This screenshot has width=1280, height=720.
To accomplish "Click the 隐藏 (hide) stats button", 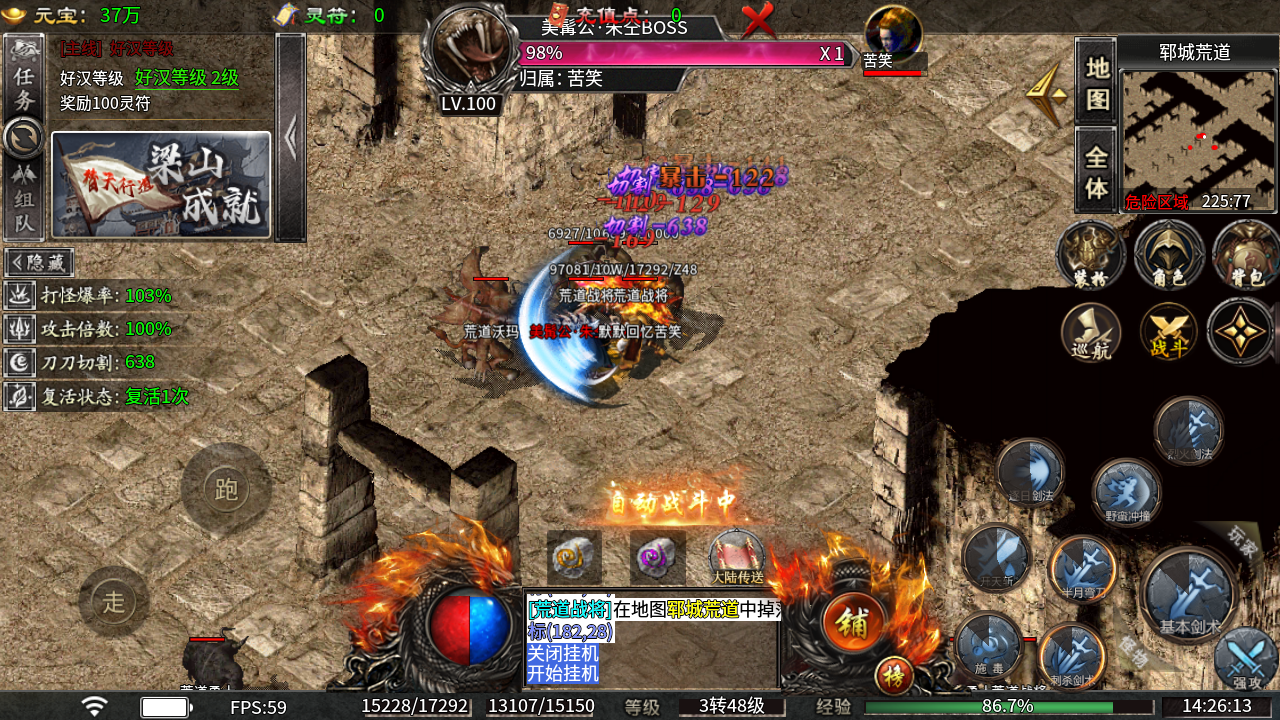I will click(x=40, y=262).
